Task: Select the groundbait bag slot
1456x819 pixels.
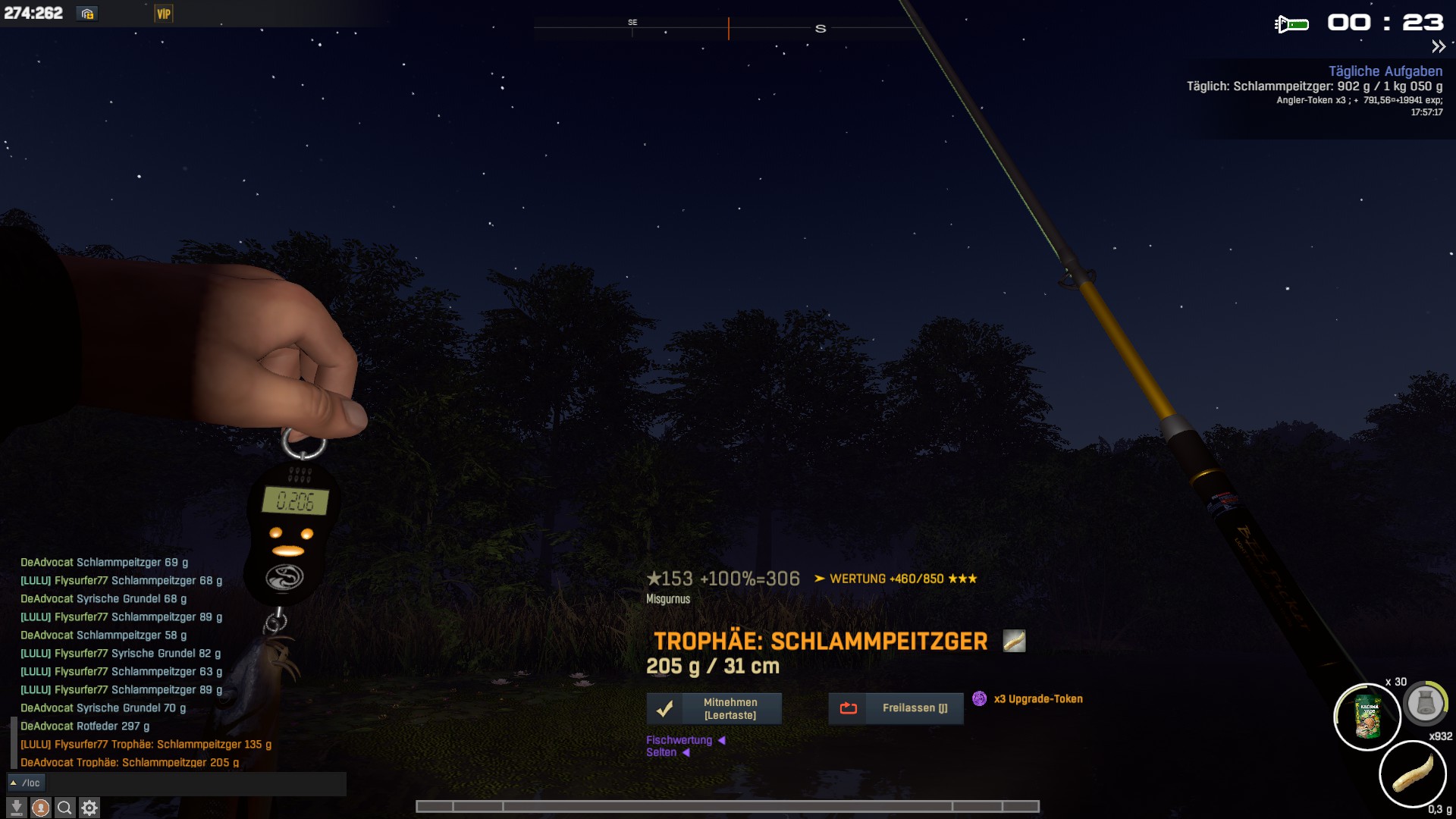Action: (x=1367, y=717)
